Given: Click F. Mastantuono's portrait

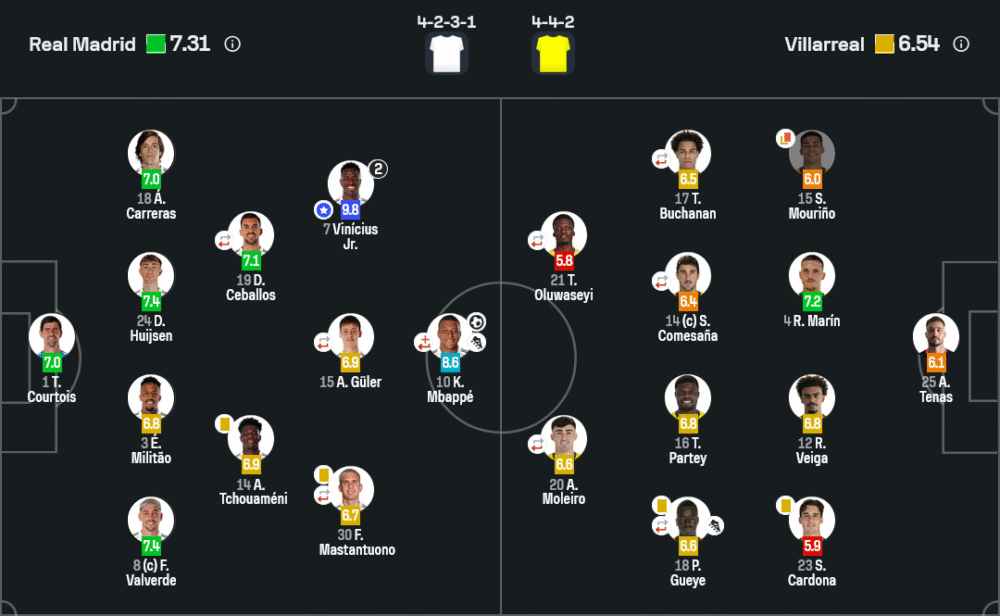Looking at the screenshot, I should tap(351, 490).
